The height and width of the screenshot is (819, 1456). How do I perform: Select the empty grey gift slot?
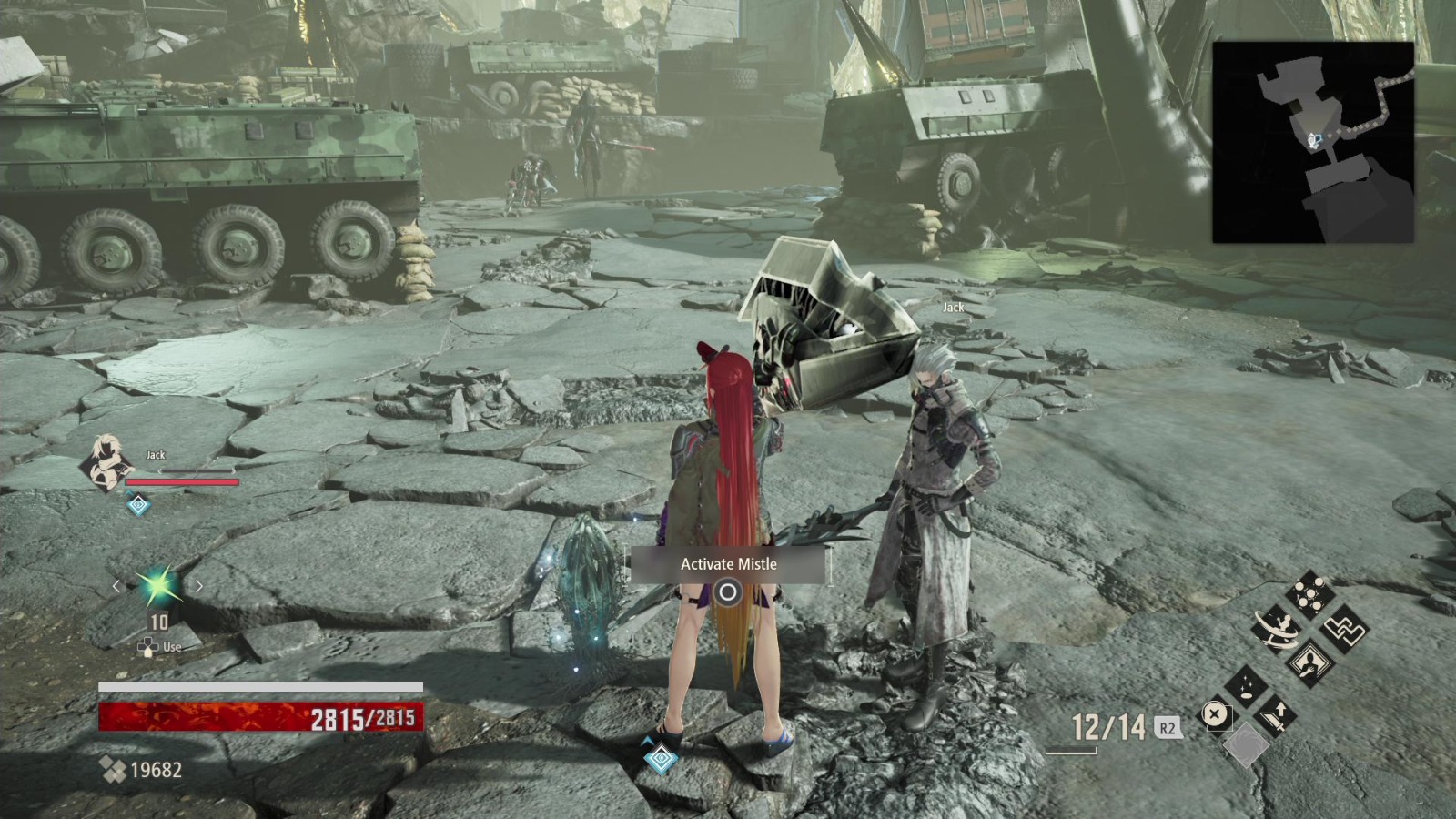[x=1247, y=744]
